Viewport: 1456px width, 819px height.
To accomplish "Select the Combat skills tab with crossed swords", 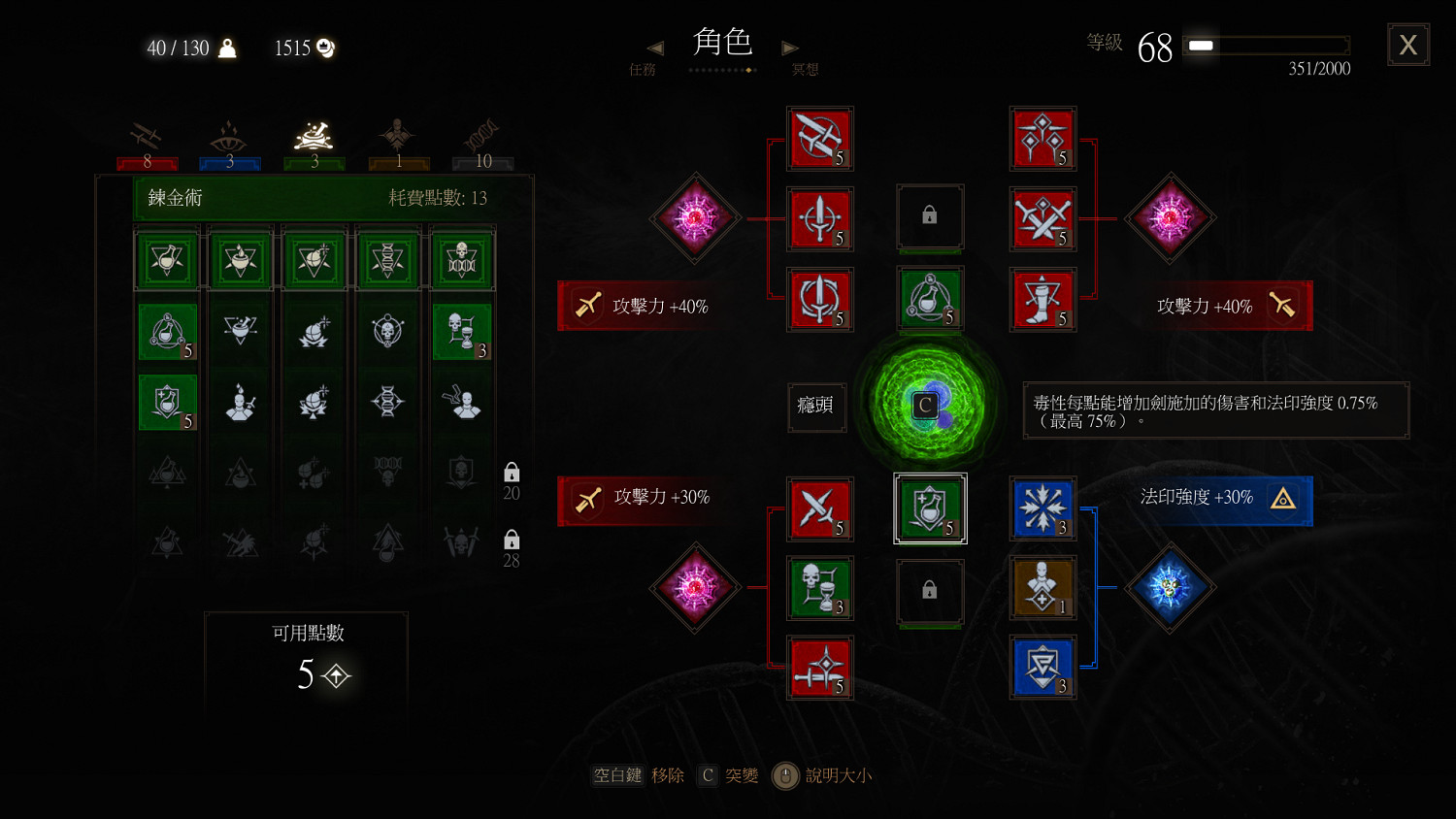I will pyautogui.click(x=146, y=136).
